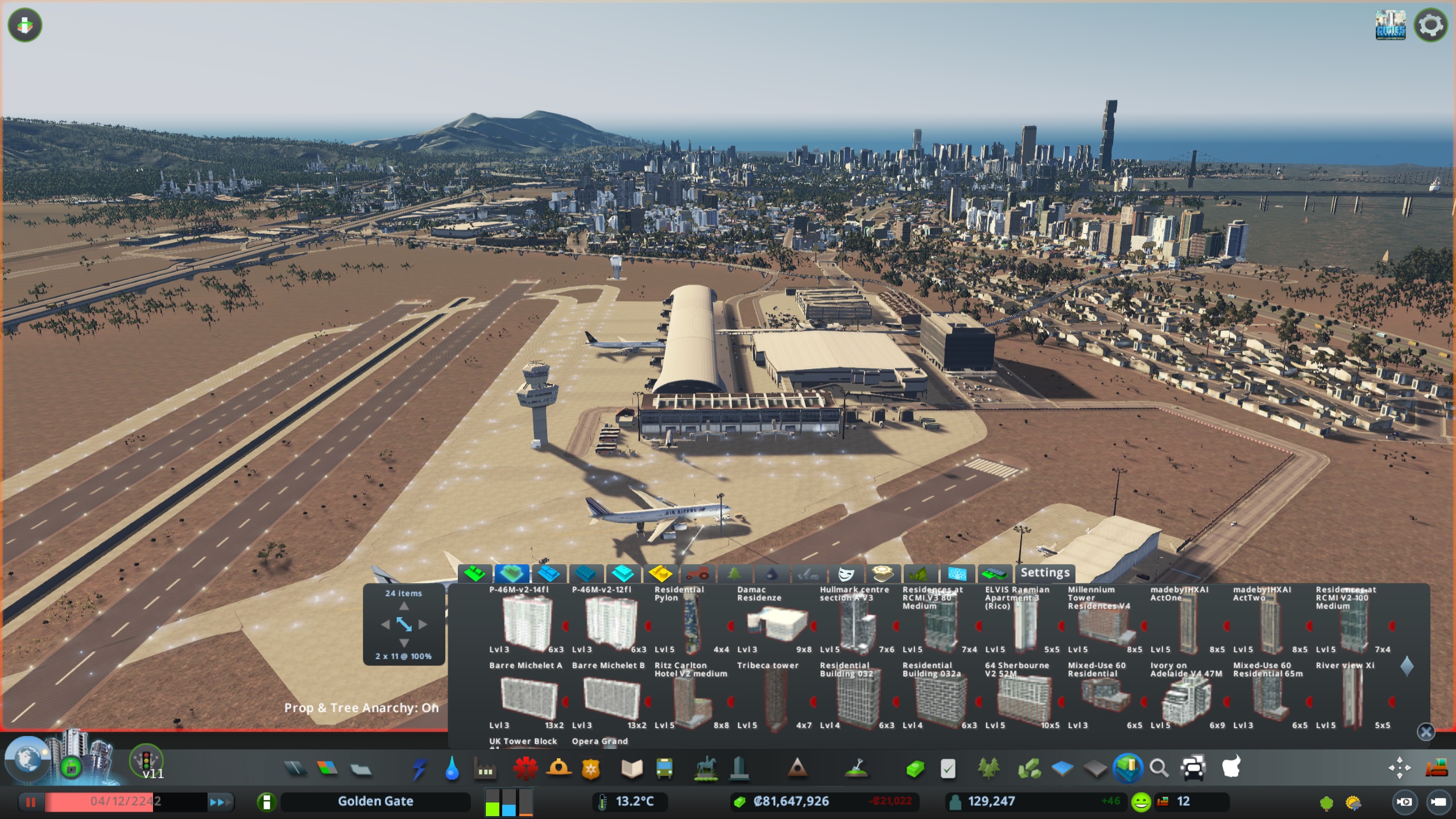Activate the bulldozer tool

coord(1436,768)
